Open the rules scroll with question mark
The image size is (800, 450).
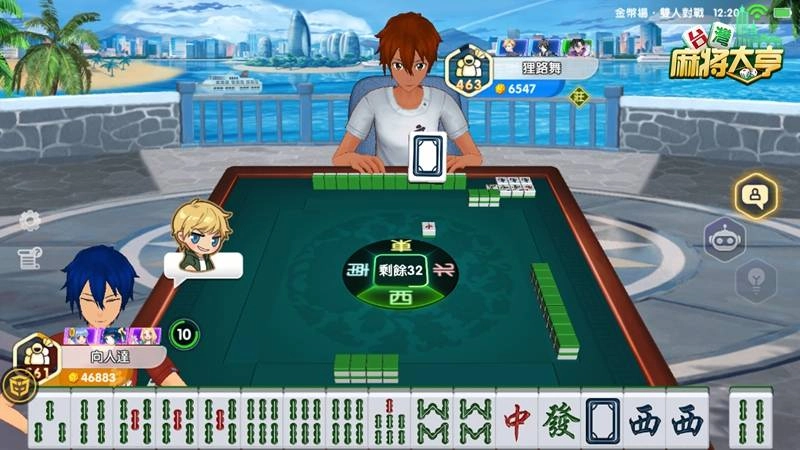[x=29, y=259]
